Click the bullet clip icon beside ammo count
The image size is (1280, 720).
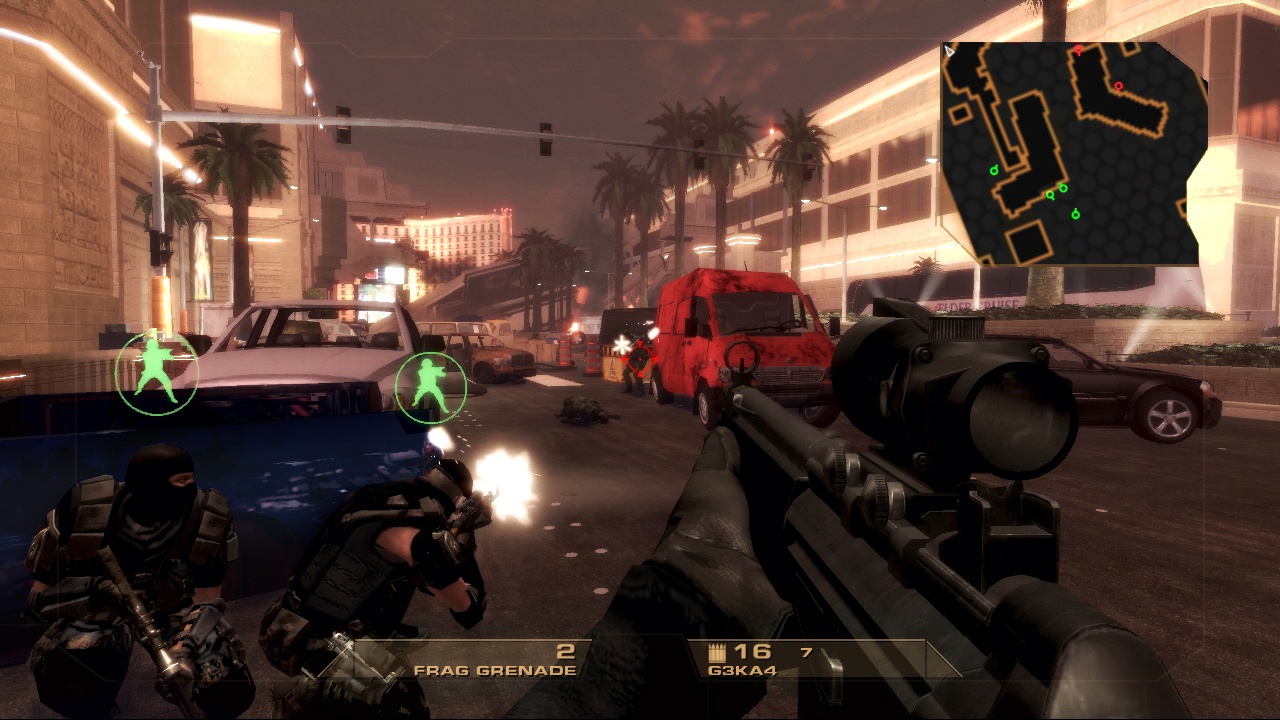pyautogui.click(x=717, y=652)
